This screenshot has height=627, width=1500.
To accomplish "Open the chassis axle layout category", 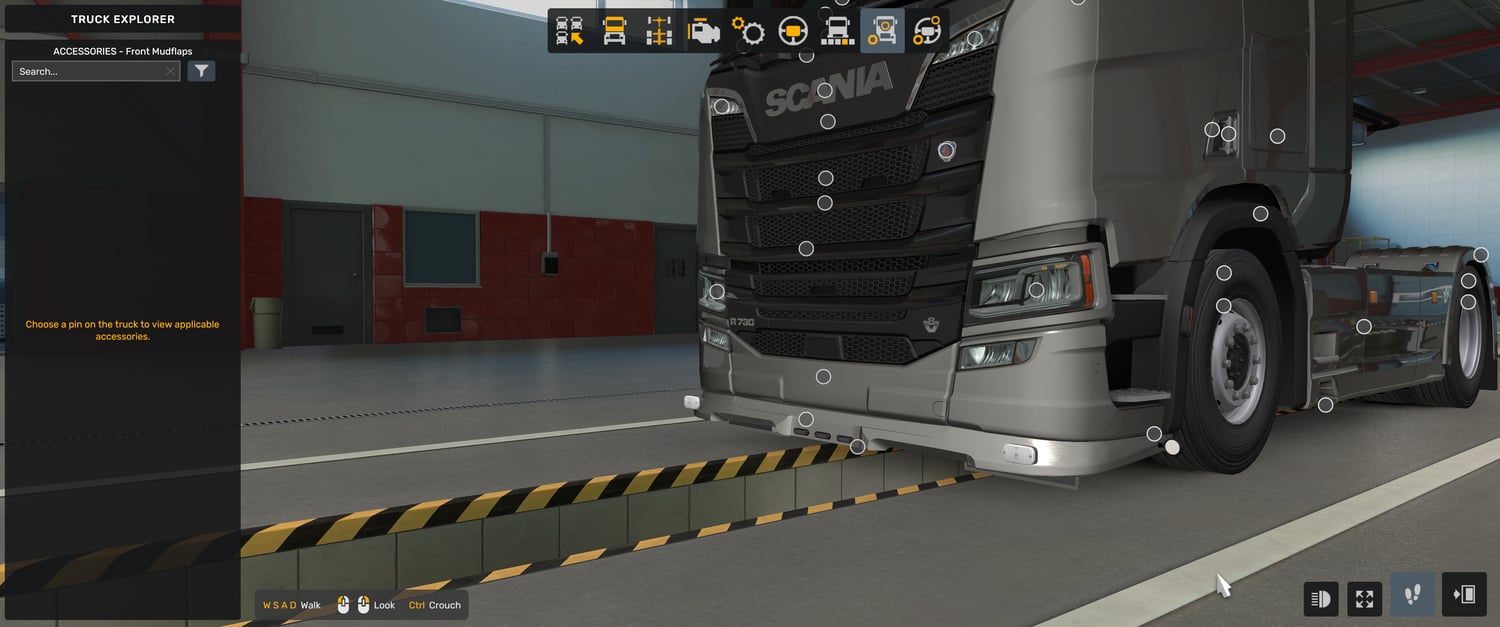I will pos(658,31).
